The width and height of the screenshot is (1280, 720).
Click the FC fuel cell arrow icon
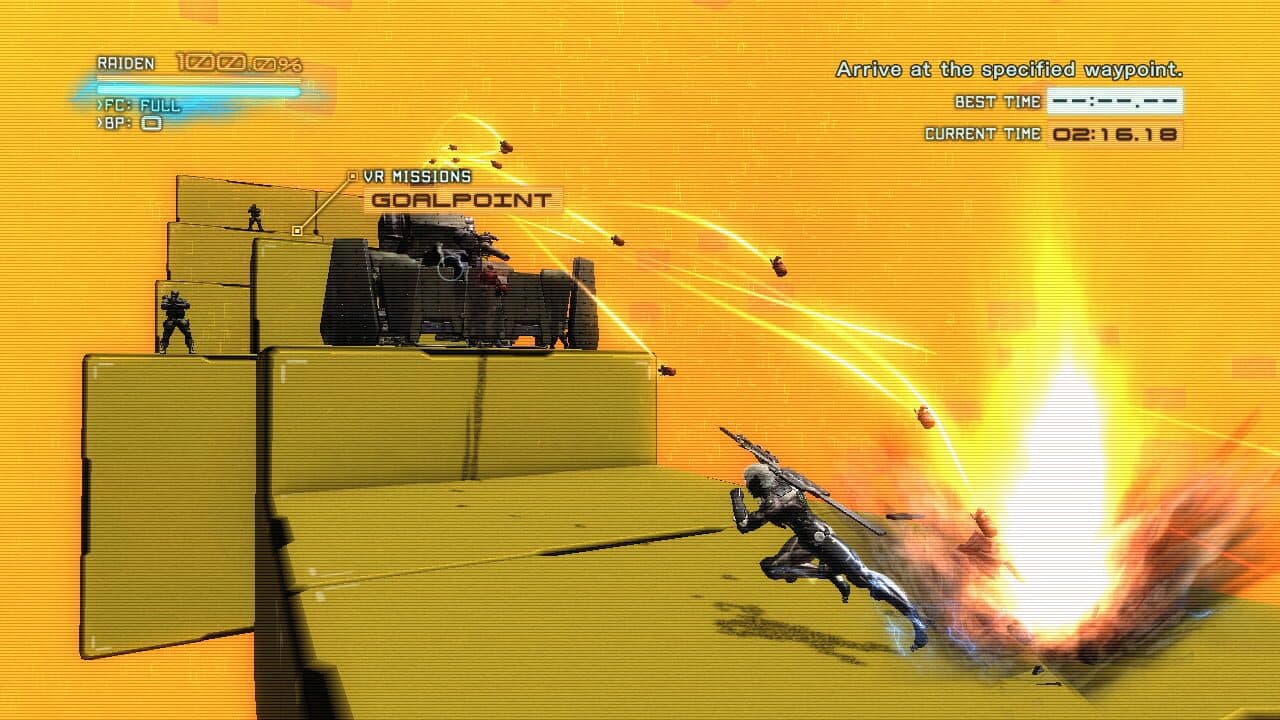pyautogui.click(x=100, y=105)
